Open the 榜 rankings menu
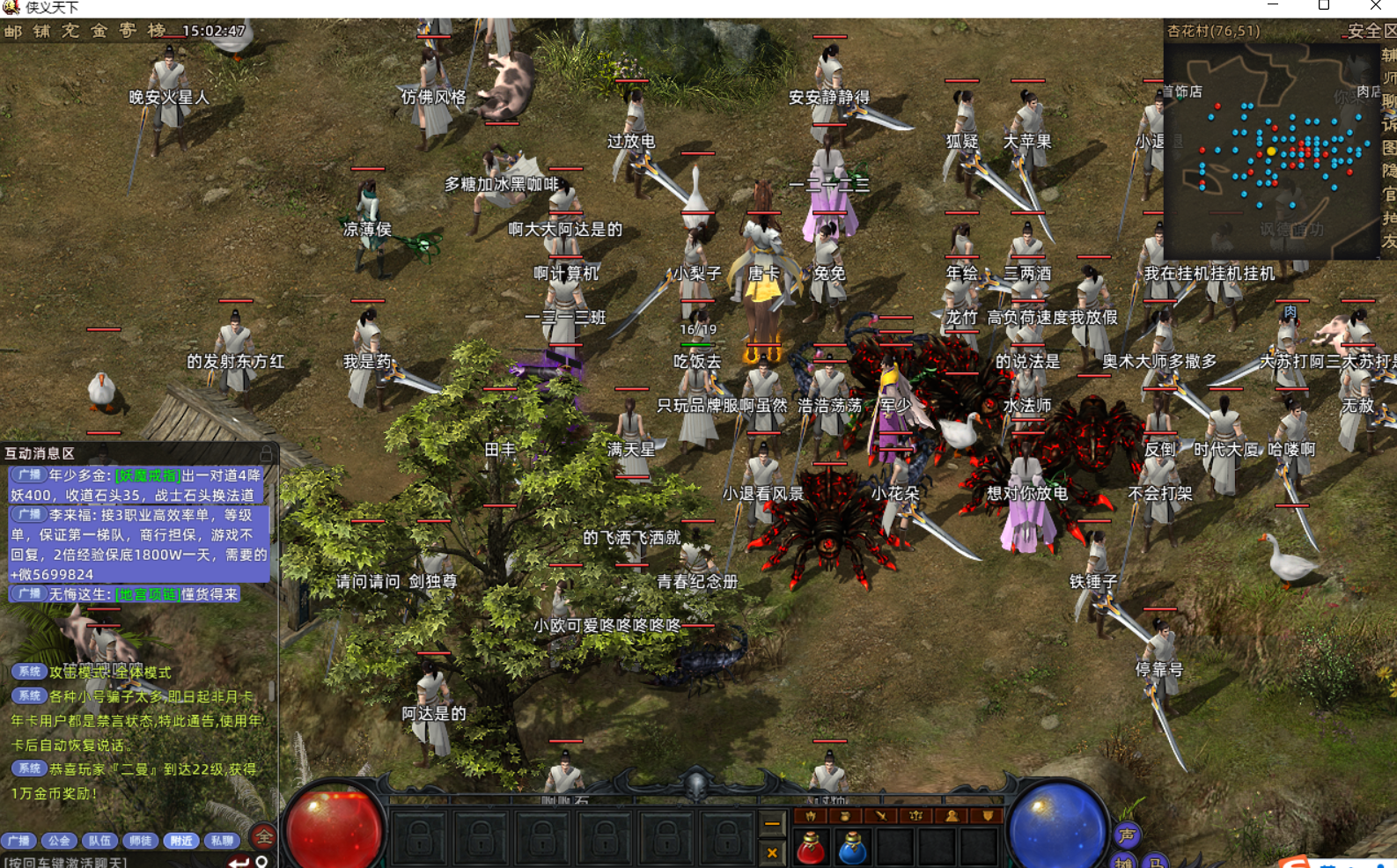The image size is (1397, 868). (157, 32)
